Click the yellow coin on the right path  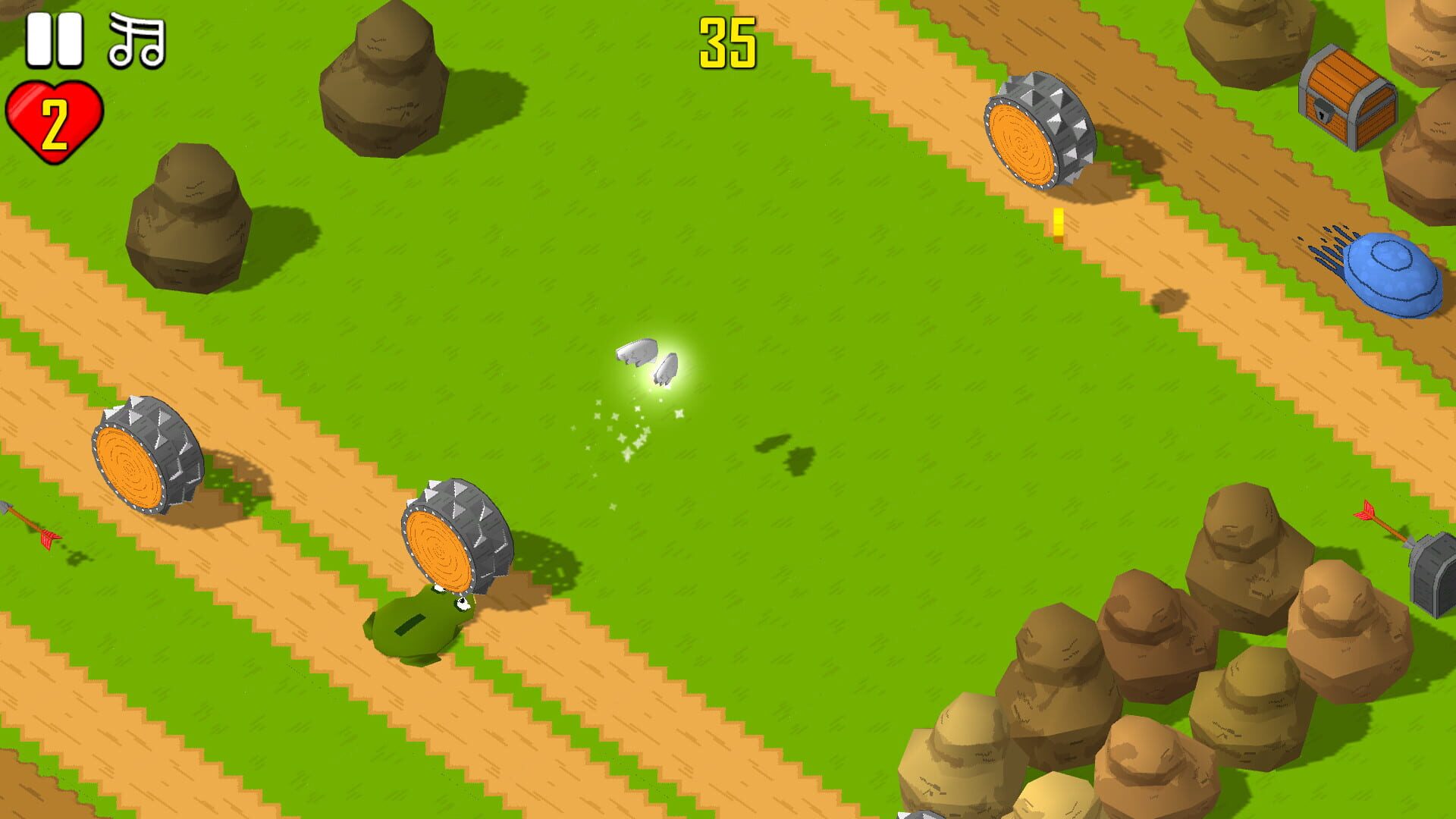[1058, 221]
